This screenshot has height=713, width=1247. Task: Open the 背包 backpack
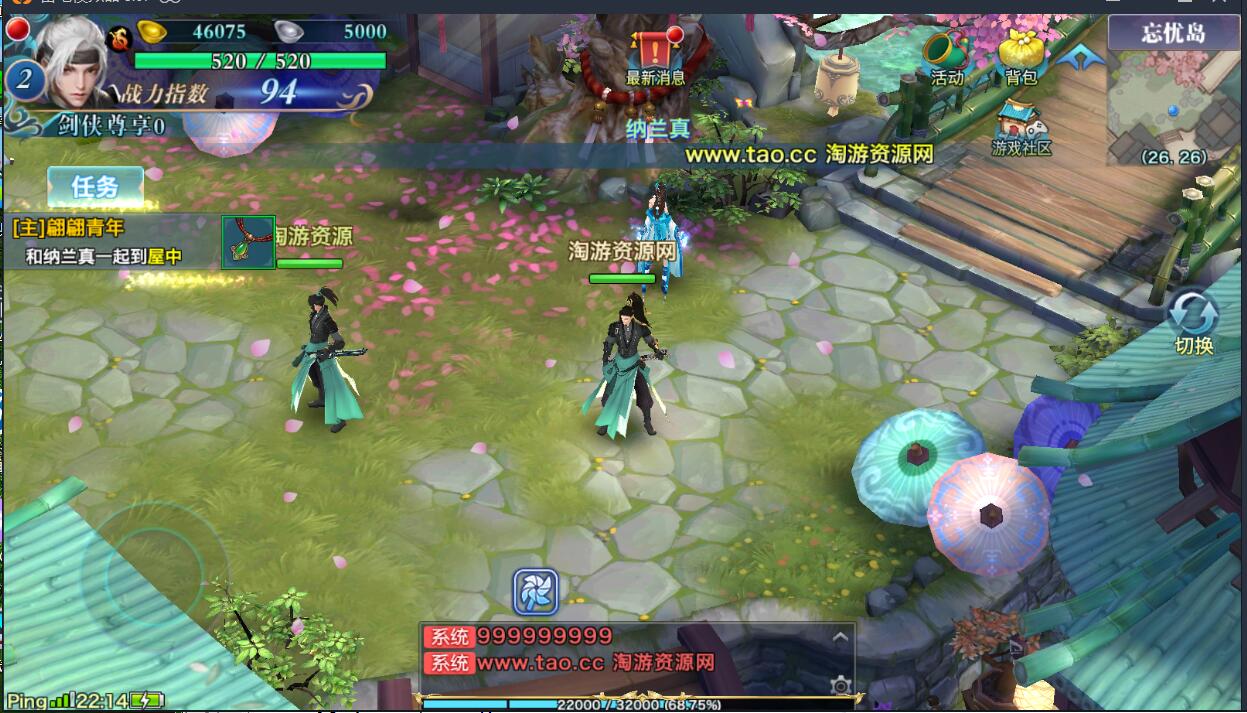click(1021, 56)
